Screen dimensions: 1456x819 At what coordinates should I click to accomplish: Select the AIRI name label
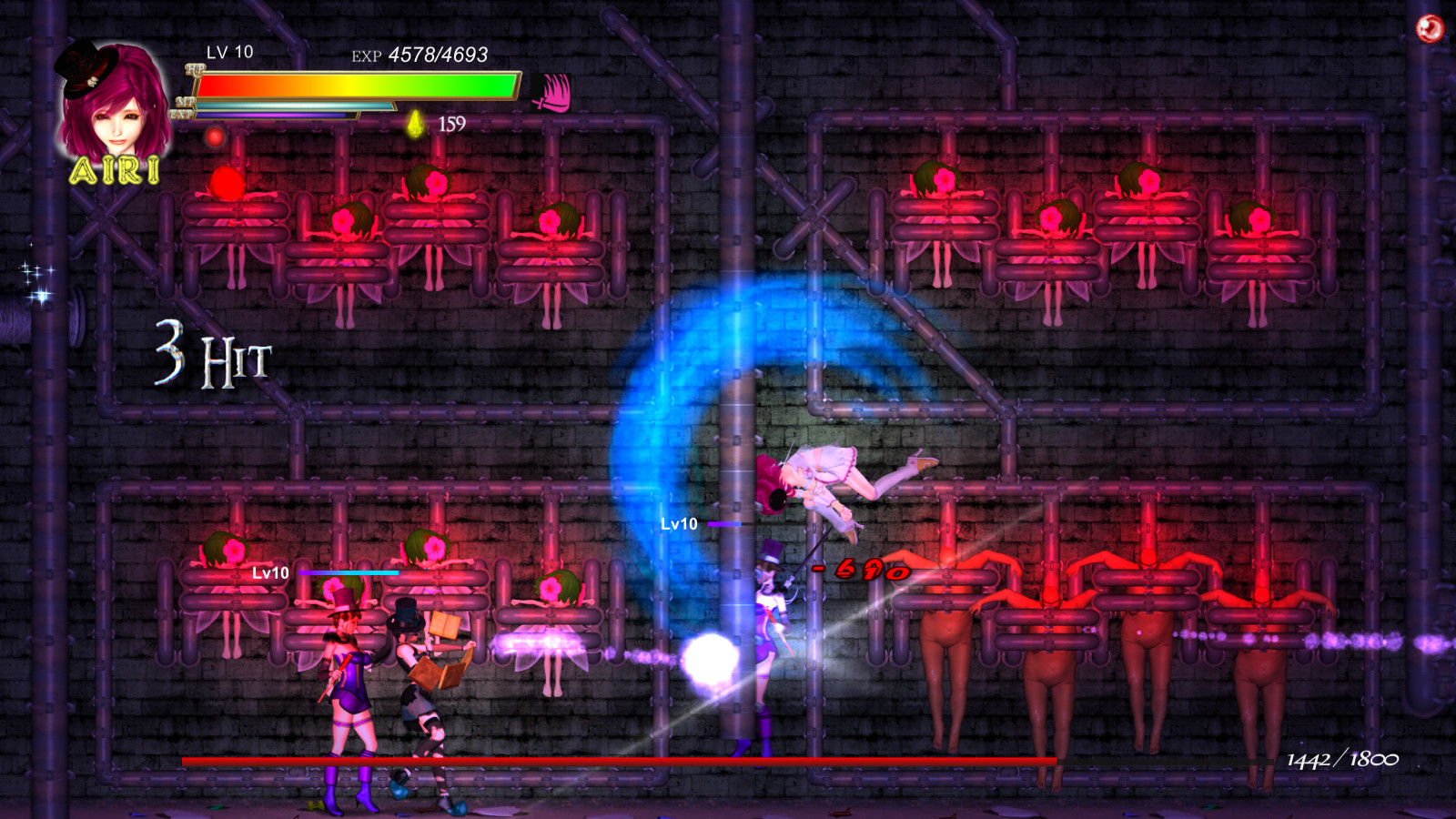(116, 170)
